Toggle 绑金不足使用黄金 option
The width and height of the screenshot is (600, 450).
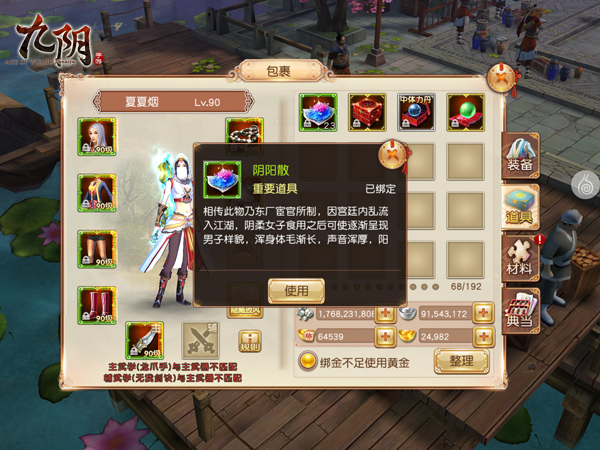point(309,362)
